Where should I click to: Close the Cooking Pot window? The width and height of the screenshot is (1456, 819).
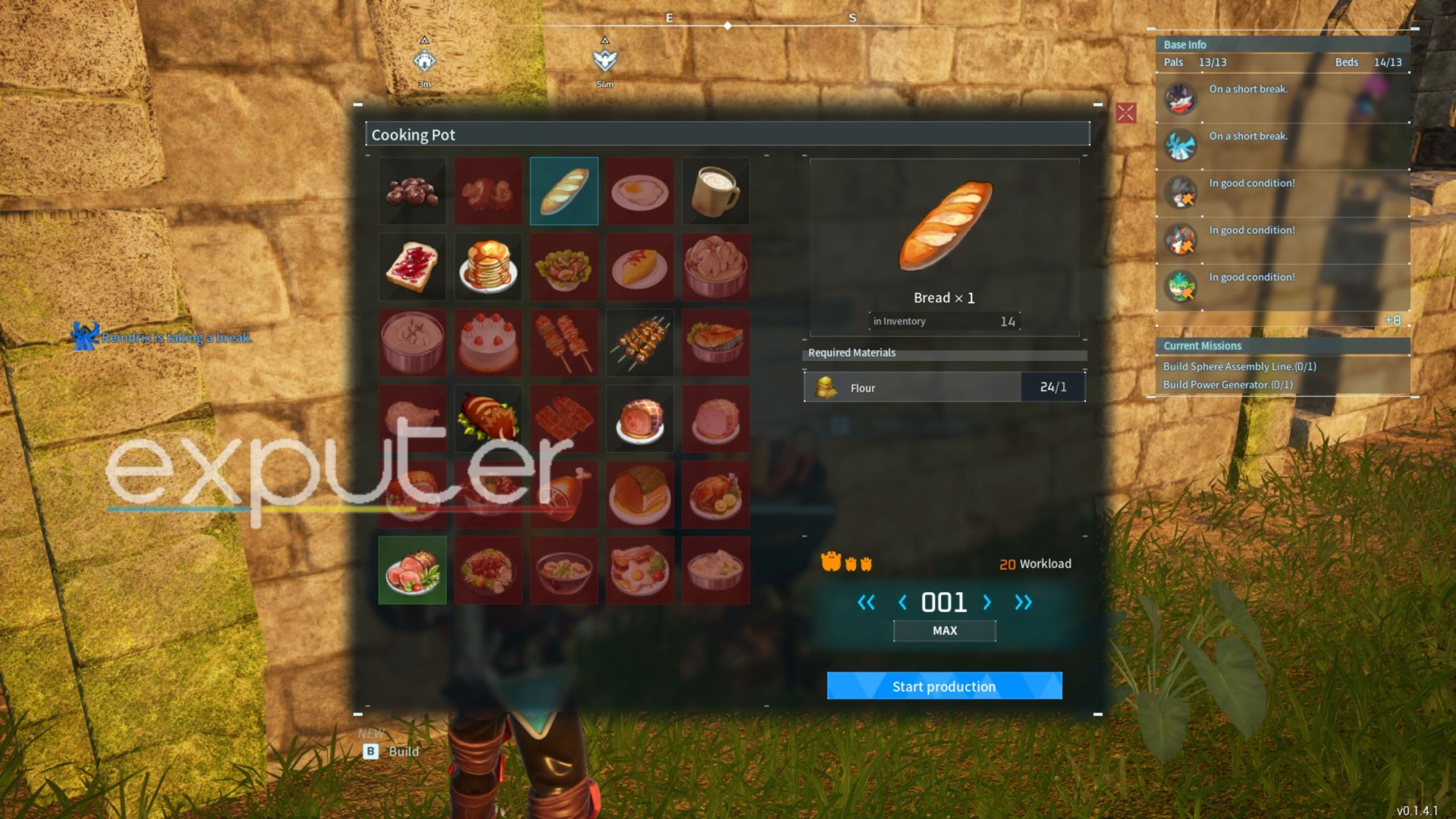[1125, 113]
